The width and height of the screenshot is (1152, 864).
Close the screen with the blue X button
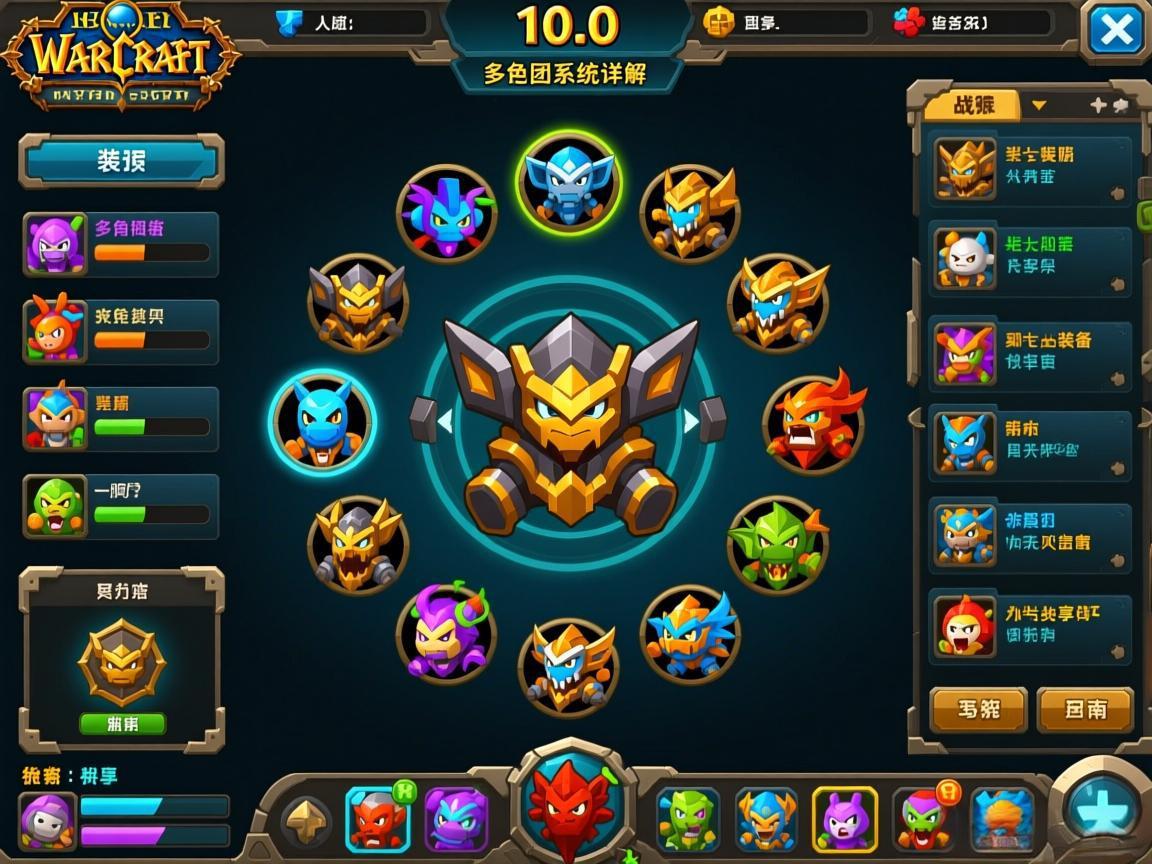click(1115, 31)
